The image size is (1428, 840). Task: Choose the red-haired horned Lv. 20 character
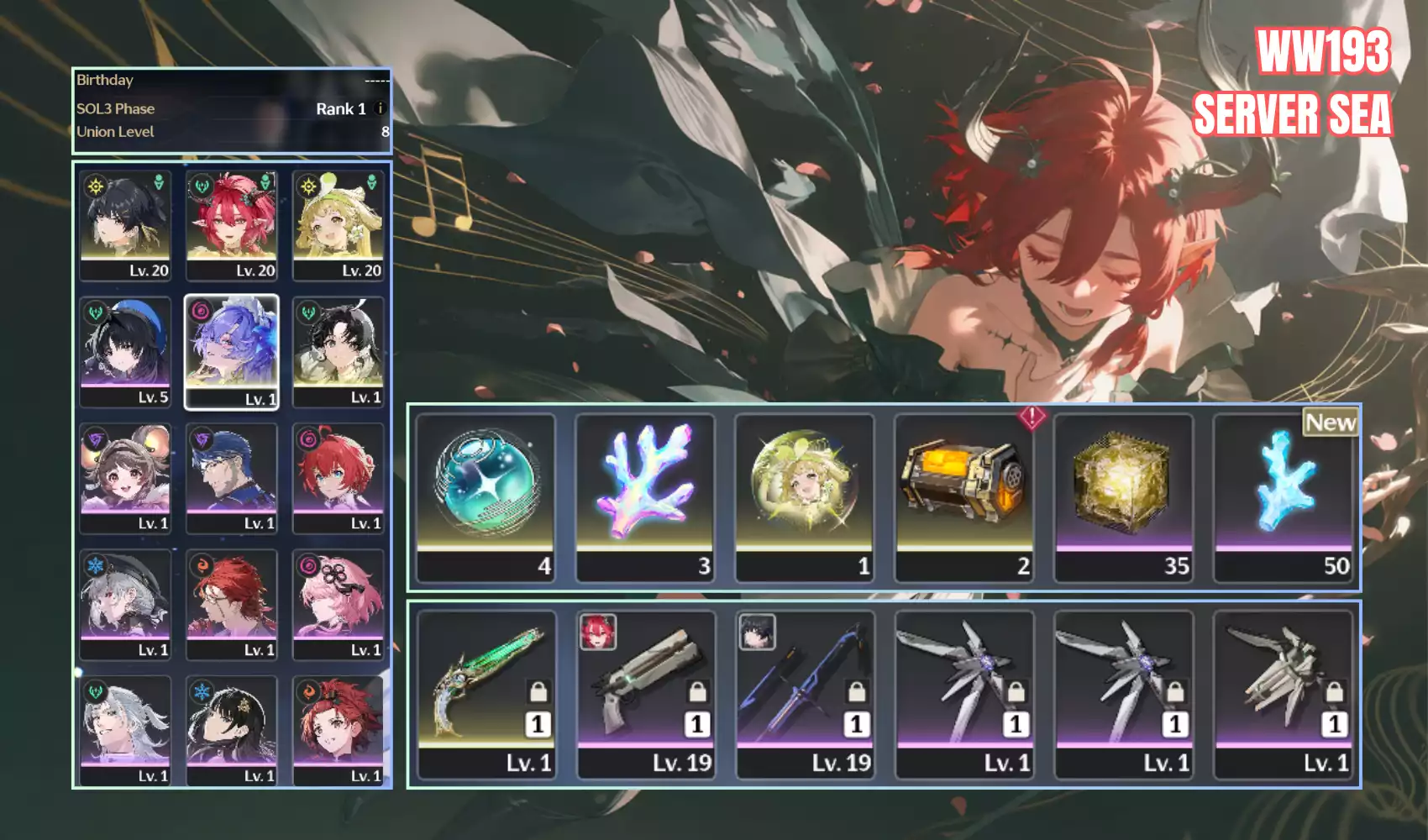(x=232, y=224)
